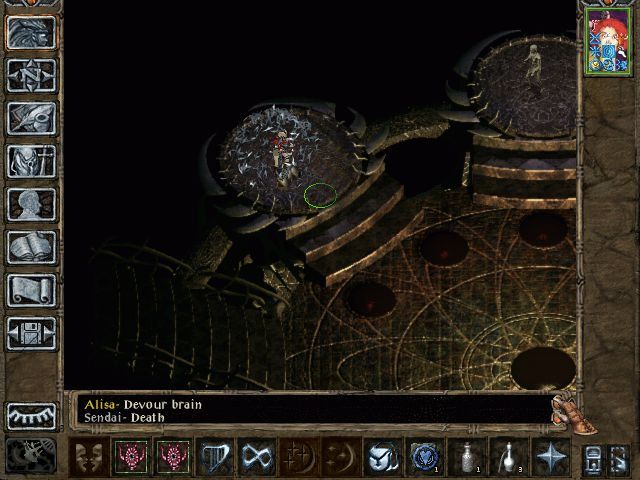Activate the talk action with the masks icon

[88, 458]
